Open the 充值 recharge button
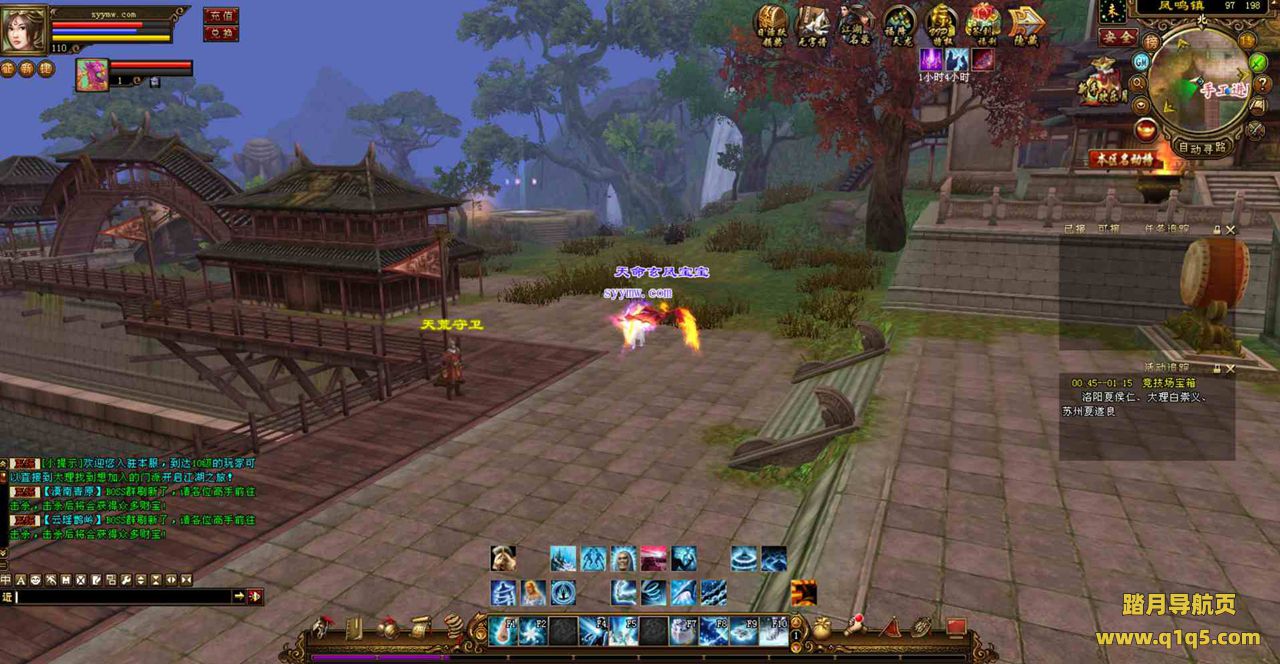Screen dimensions: 1280x664 pyautogui.click(x=220, y=15)
